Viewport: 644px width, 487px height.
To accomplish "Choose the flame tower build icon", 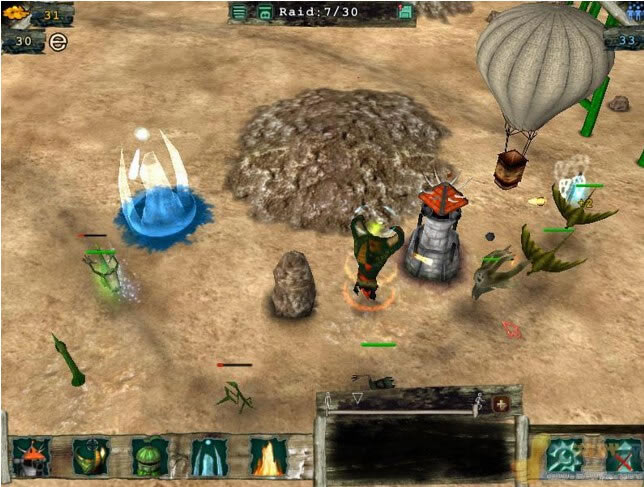I will (268, 457).
